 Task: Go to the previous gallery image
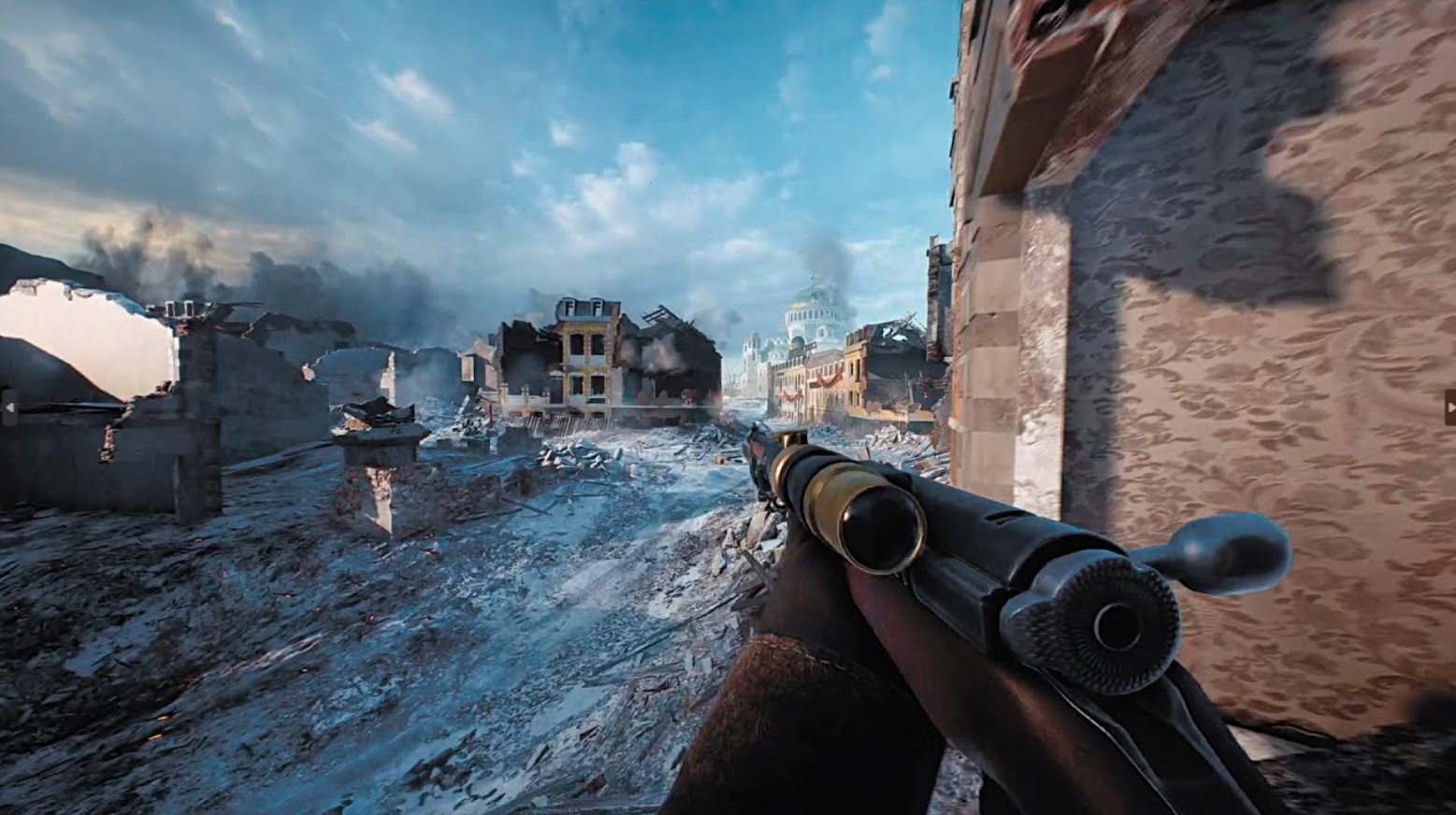click(x=8, y=407)
